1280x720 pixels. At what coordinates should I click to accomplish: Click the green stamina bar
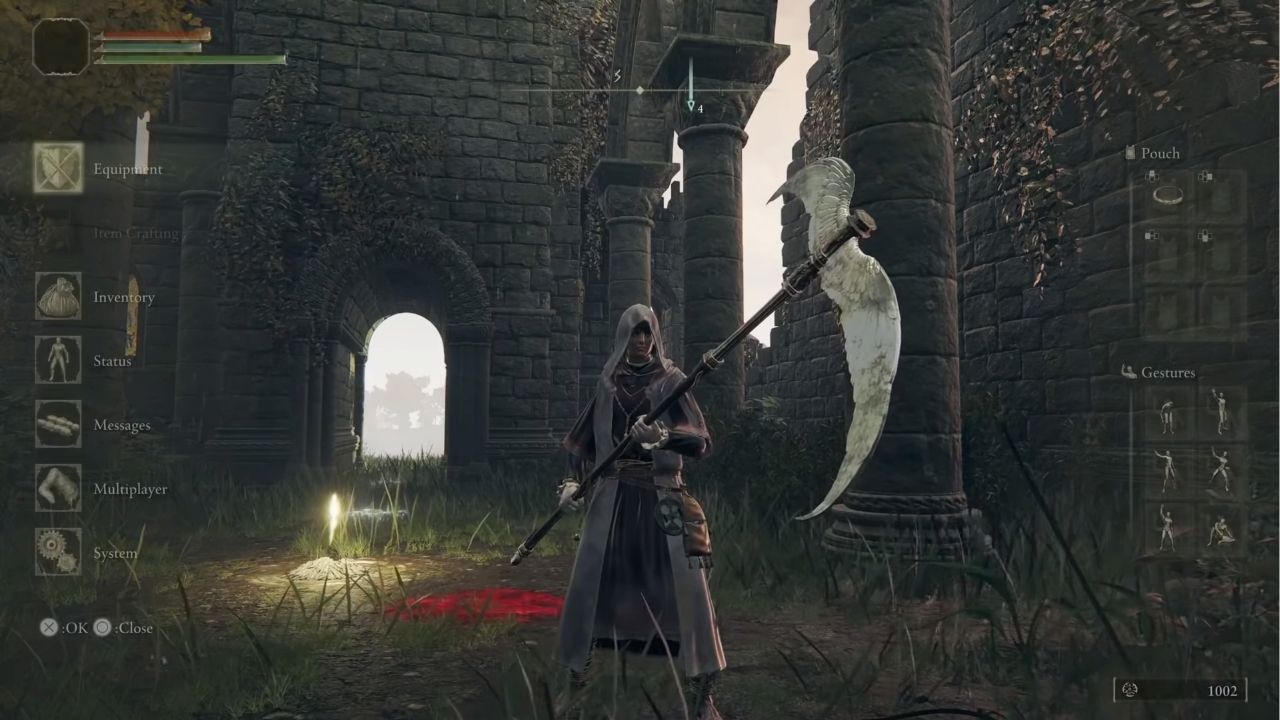pos(190,58)
